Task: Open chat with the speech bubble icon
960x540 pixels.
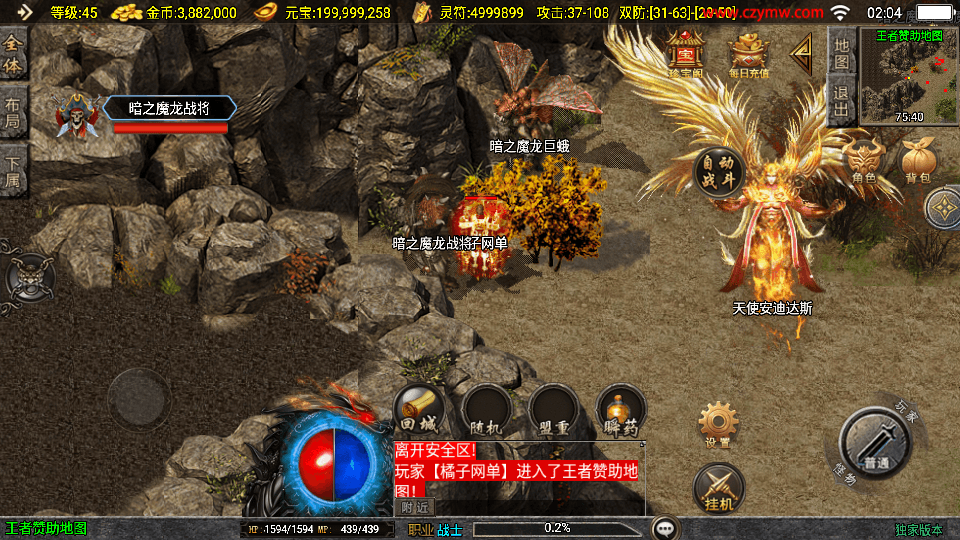Action: (x=666, y=528)
